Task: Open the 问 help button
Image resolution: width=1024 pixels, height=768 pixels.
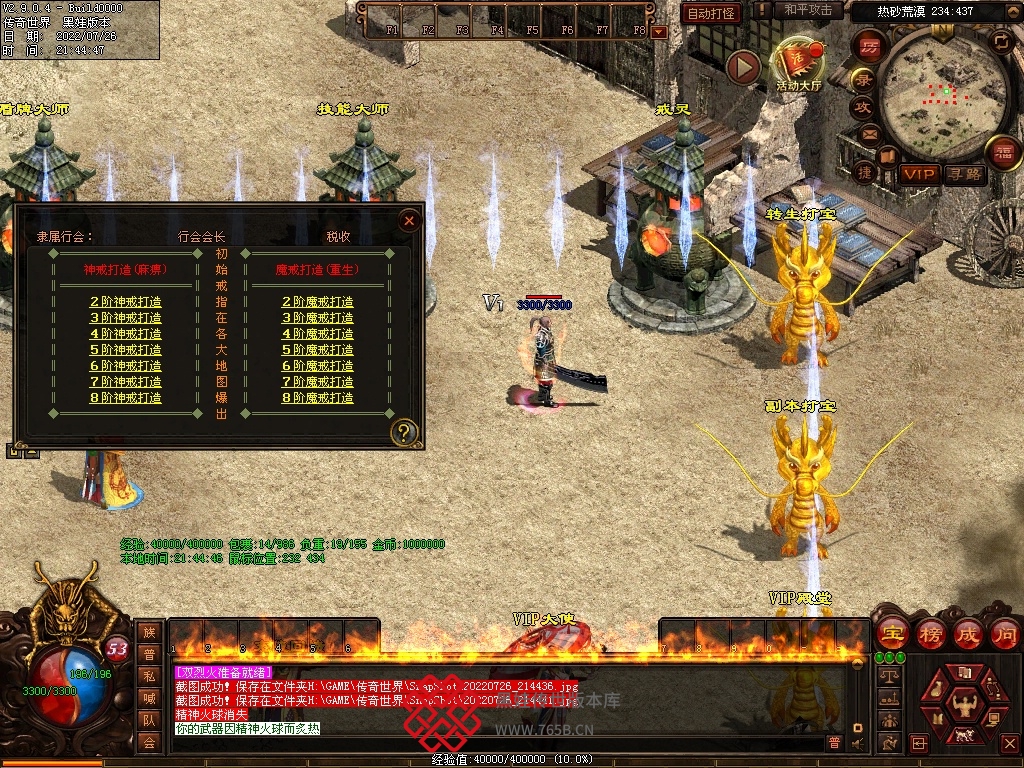Action: click(1004, 633)
